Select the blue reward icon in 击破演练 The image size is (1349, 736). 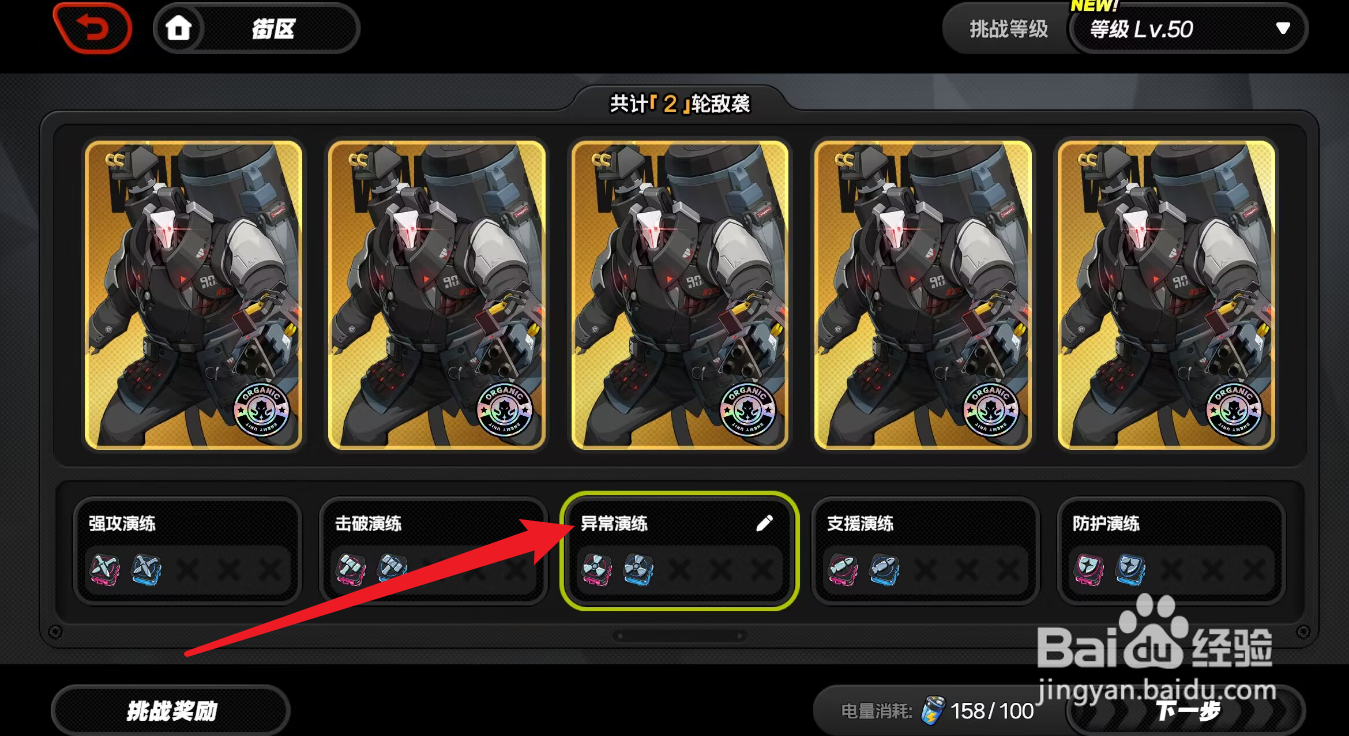click(393, 571)
